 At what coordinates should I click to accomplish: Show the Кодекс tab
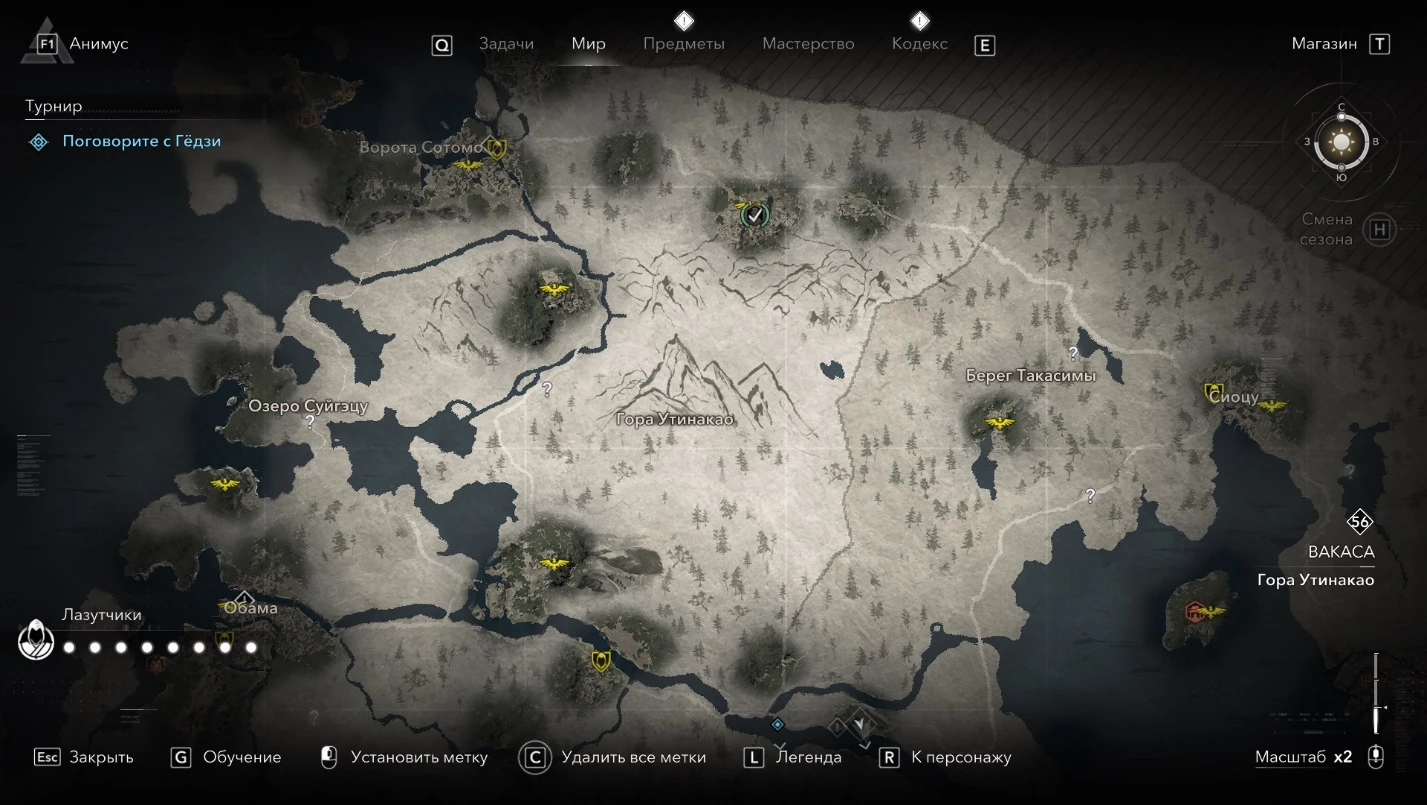tap(919, 44)
